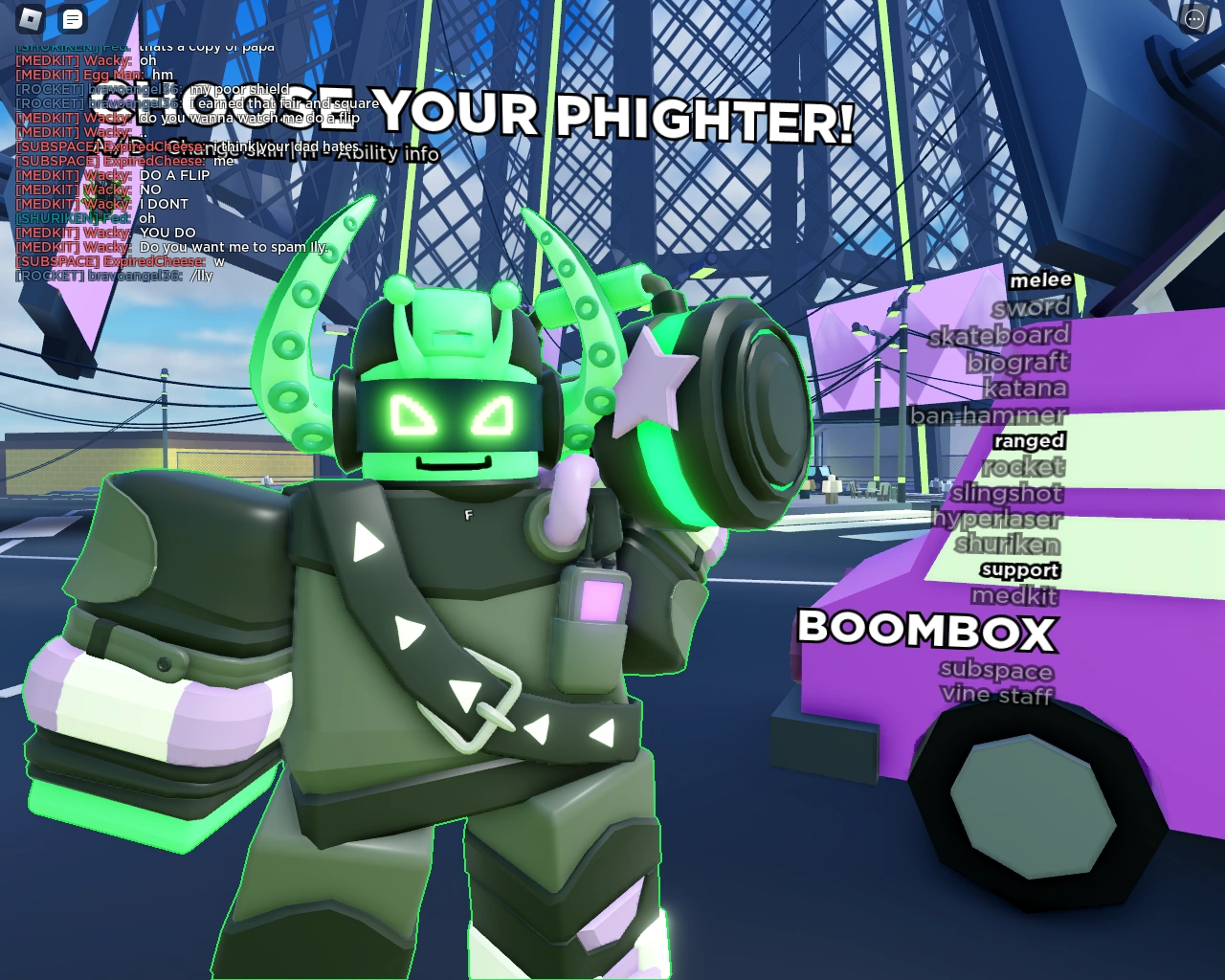
Task: Select the shuriken phighter
Action: (1008, 545)
